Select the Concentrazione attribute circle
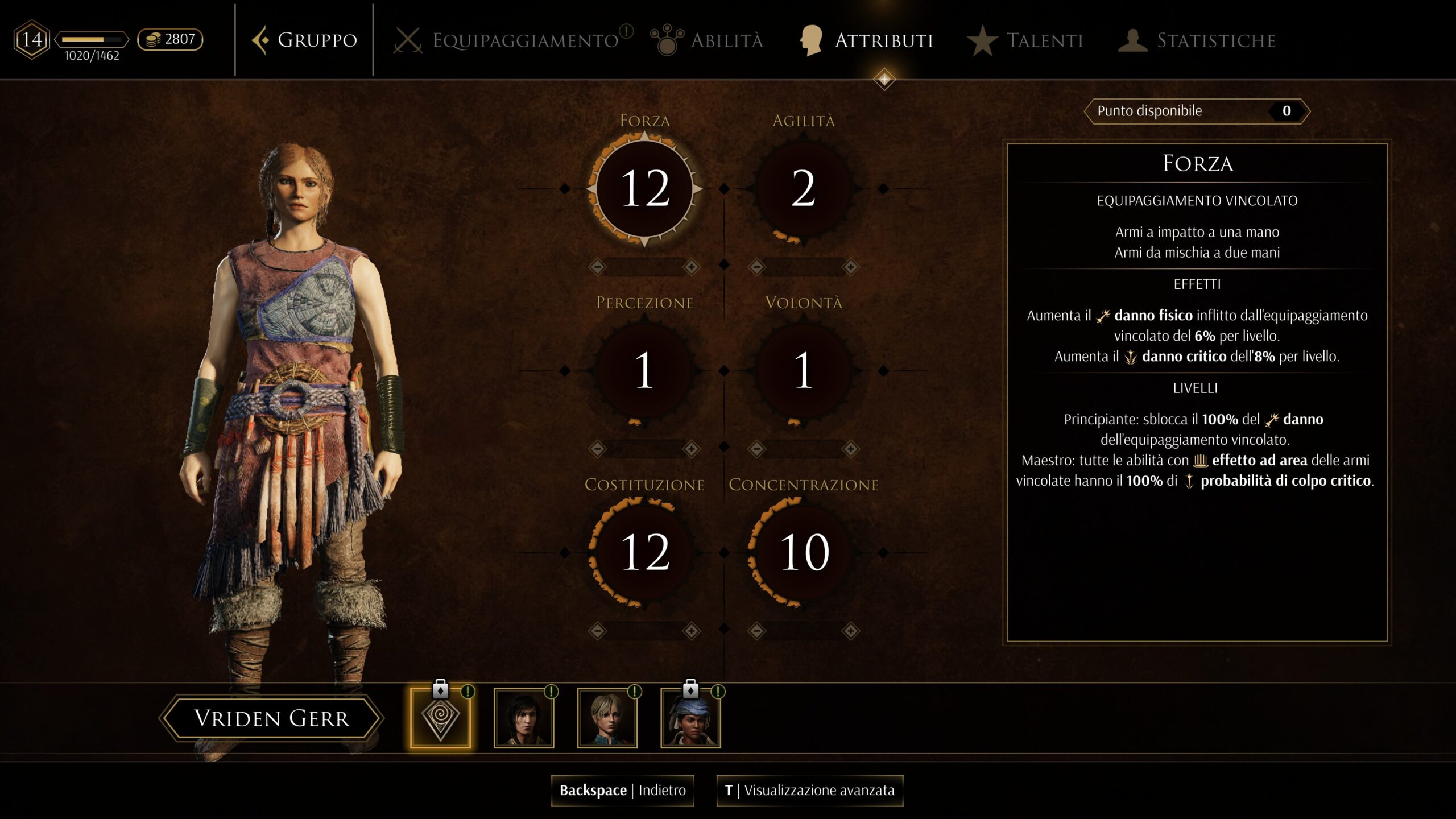Viewport: 1456px width, 819px height. 803,552
